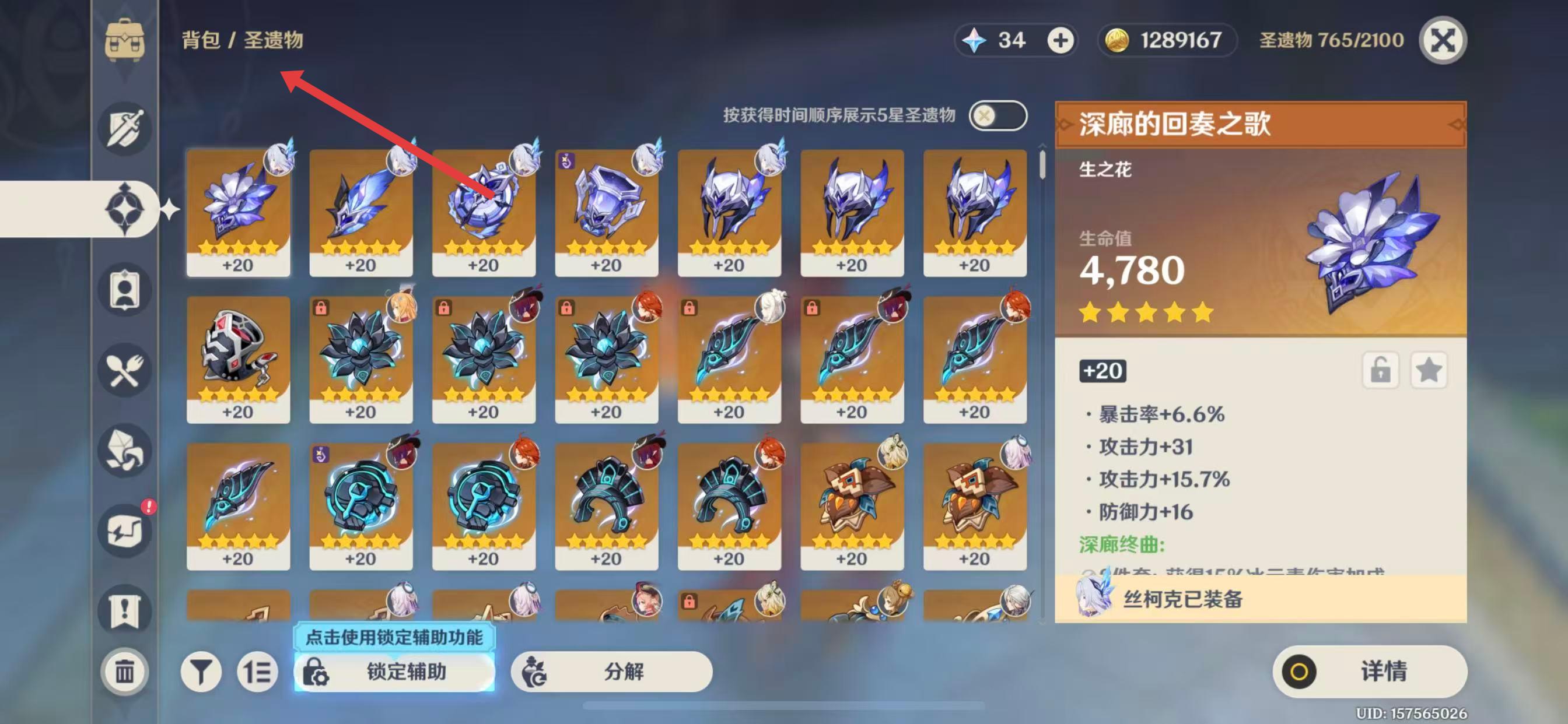The image size is (1568, 724).
Task: Change artifact sort order
Action: 257,672
